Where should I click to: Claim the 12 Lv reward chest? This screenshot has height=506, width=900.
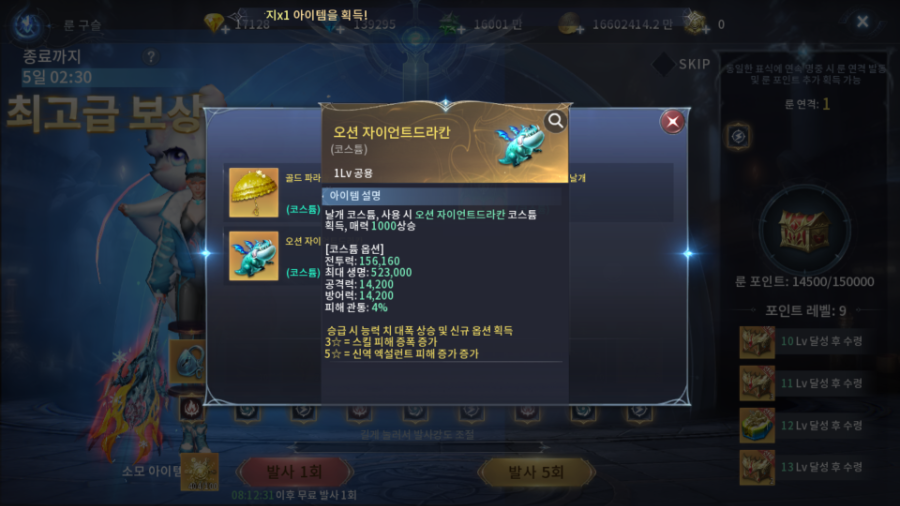[x=757, y=425]
